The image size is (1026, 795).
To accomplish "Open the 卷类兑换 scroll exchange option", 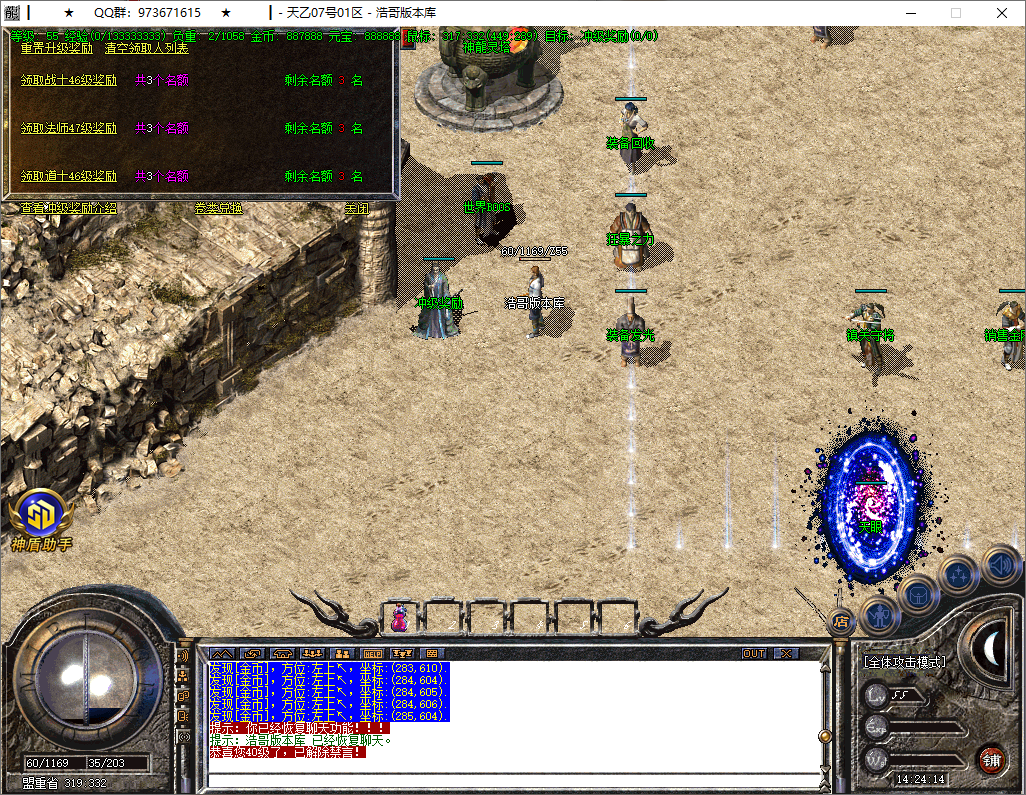I will (x=218, y=208).
